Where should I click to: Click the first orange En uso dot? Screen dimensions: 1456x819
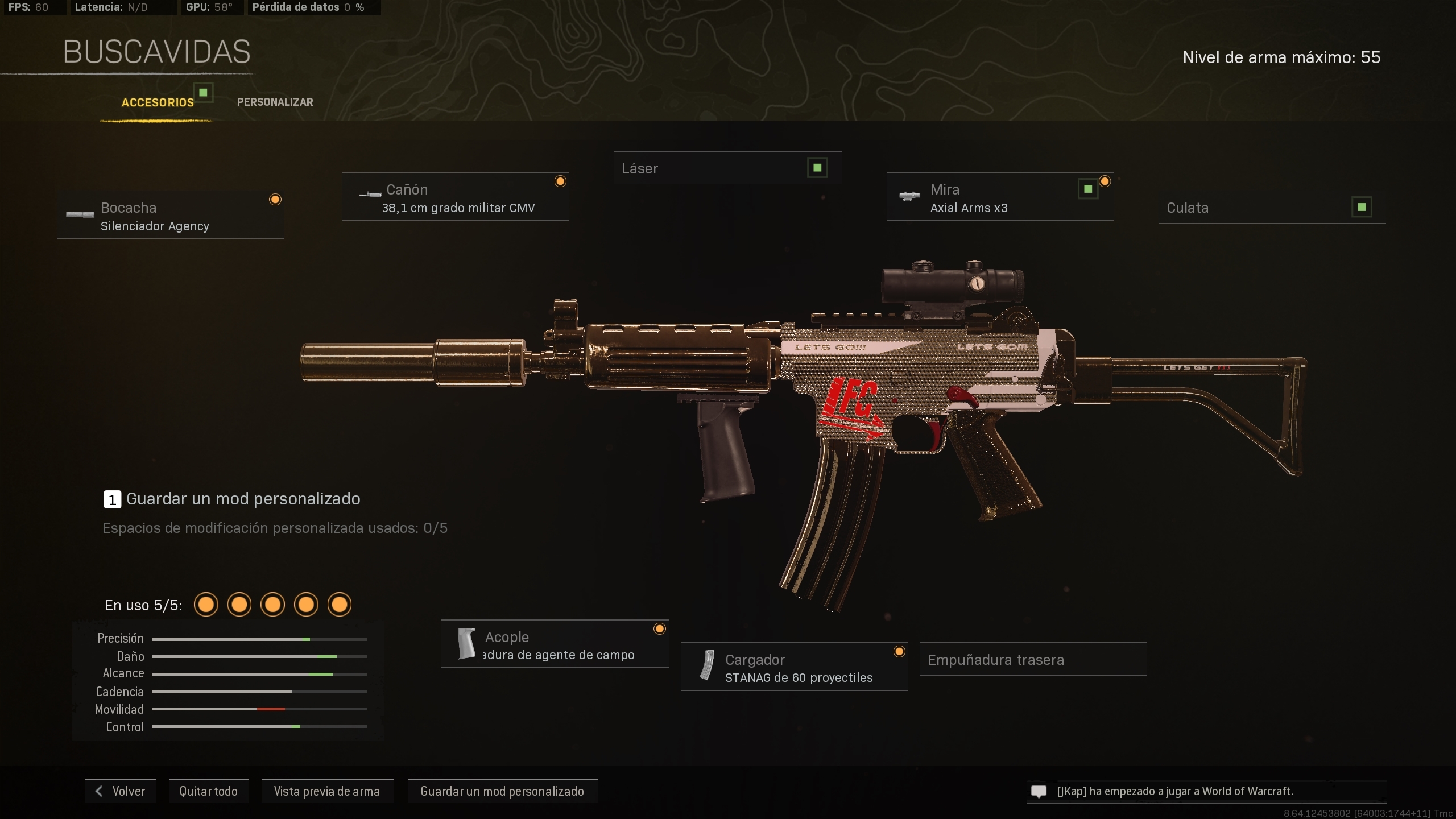206,605
